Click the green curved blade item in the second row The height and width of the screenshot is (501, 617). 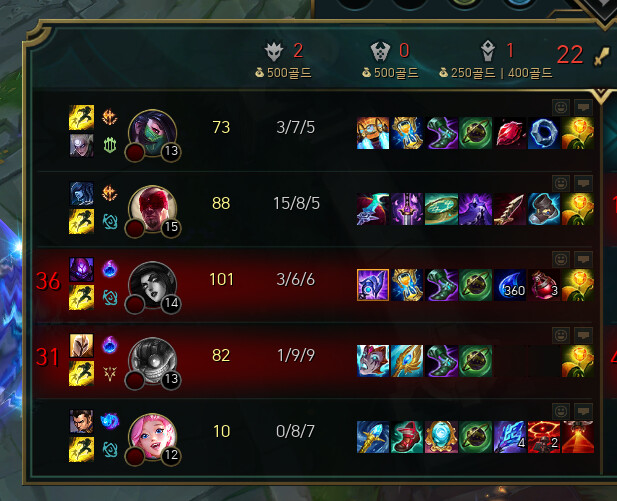tap(440, 209)
